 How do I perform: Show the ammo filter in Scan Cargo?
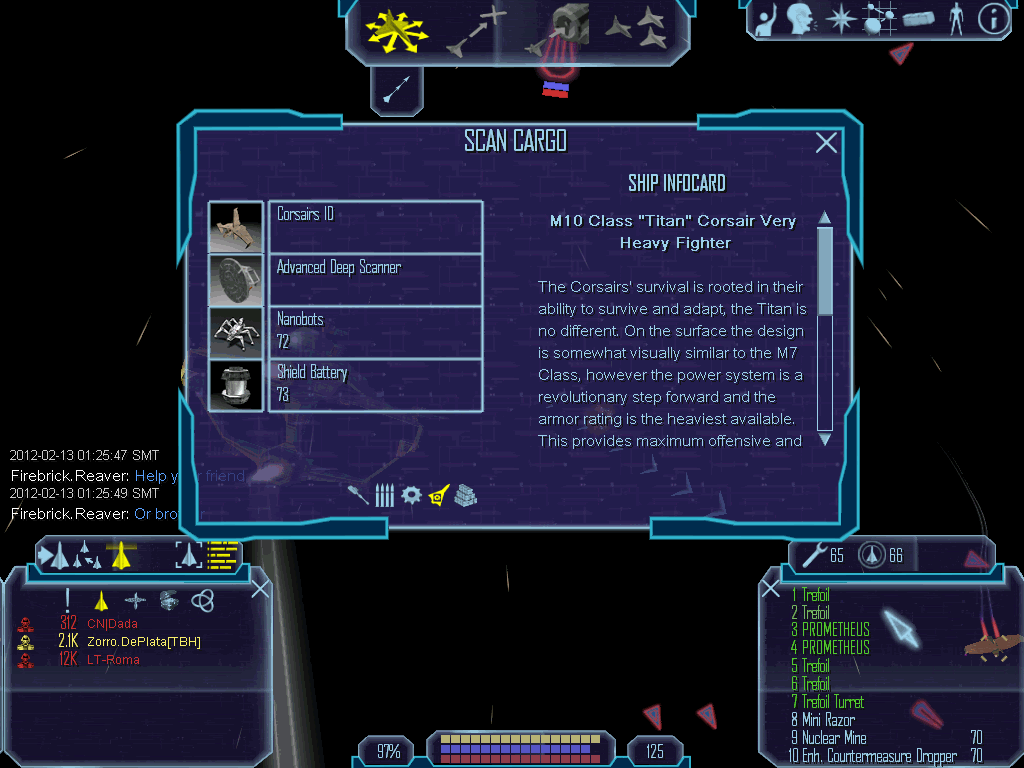[x=385, y=495]
